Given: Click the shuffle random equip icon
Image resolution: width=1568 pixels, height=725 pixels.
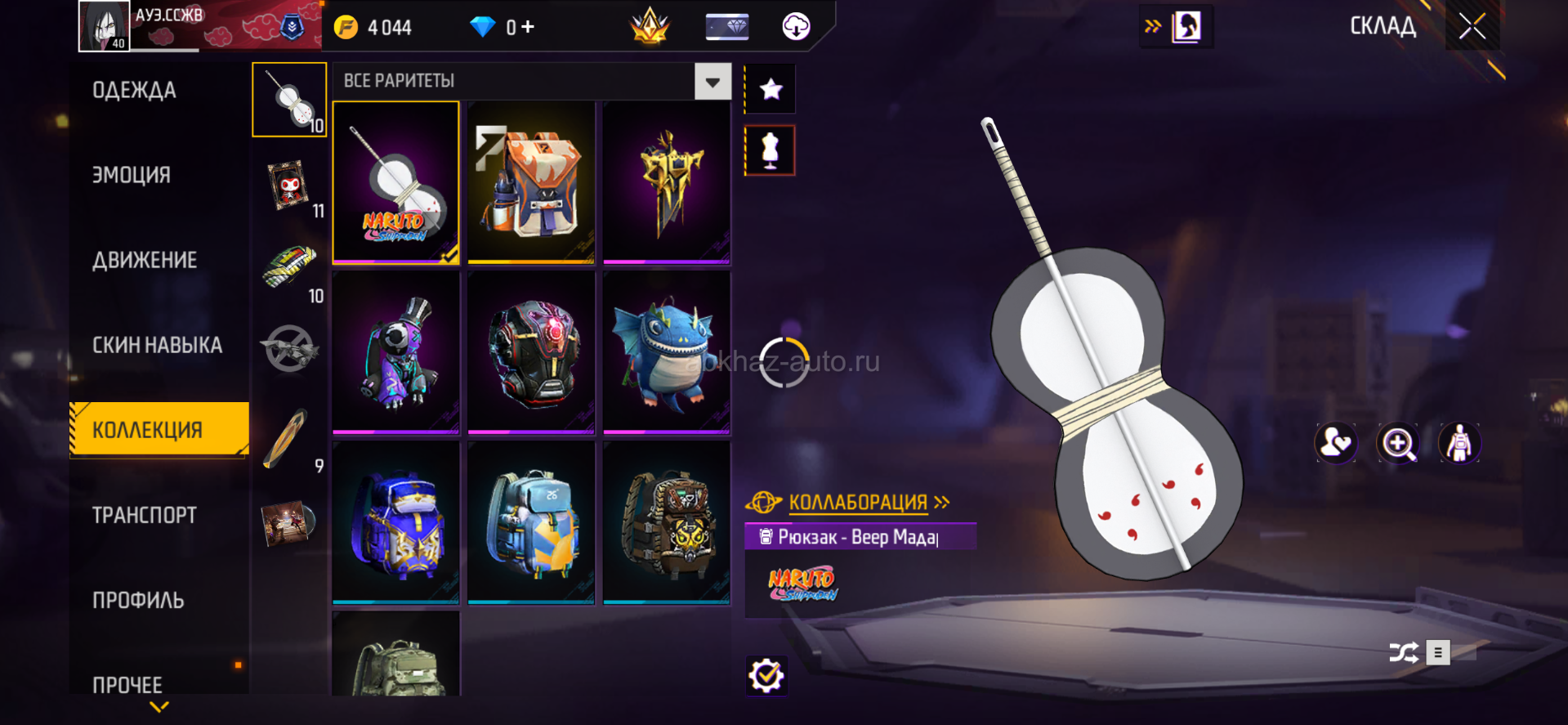Looking at the screenshot, I should pos(1404,652).
